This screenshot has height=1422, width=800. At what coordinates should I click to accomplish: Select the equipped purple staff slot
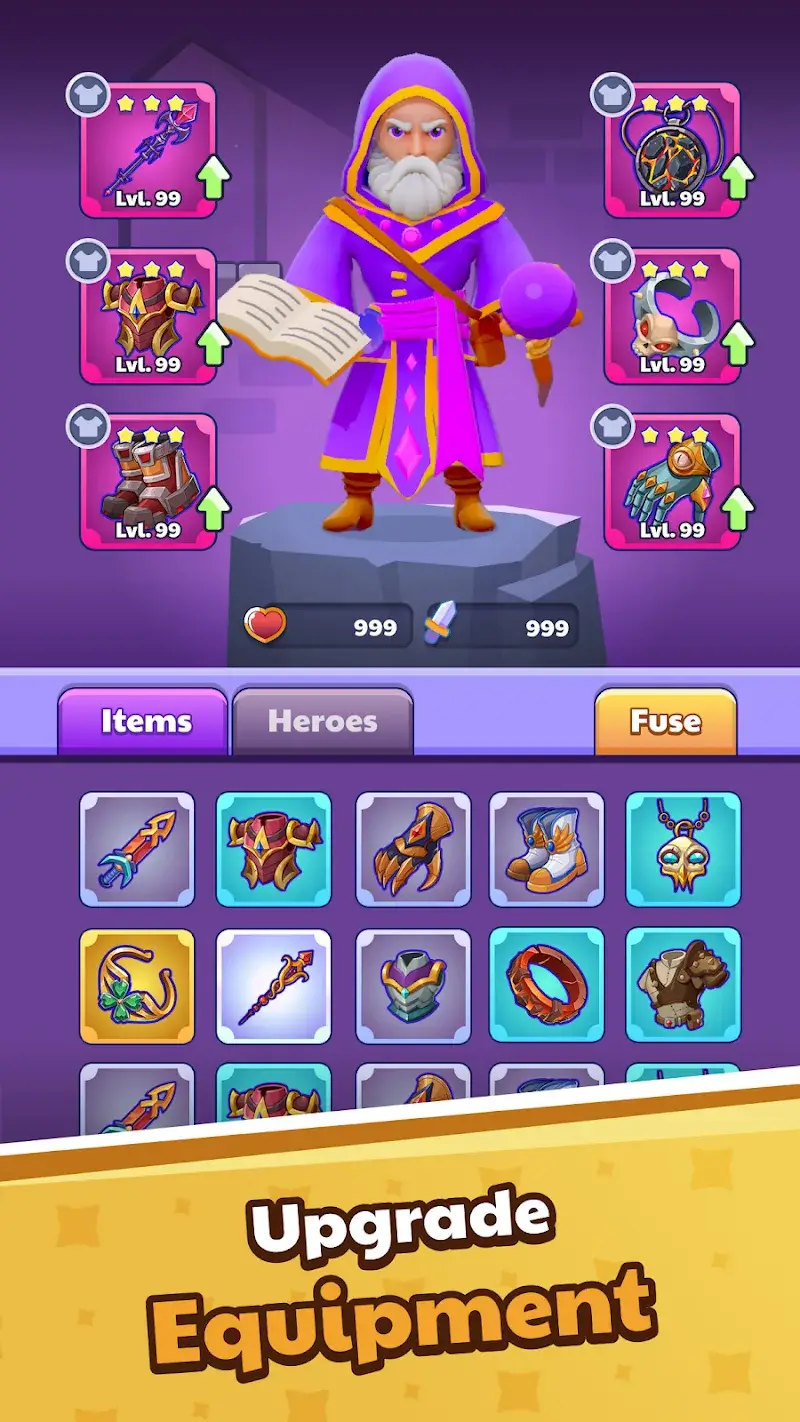click(148, 150)
